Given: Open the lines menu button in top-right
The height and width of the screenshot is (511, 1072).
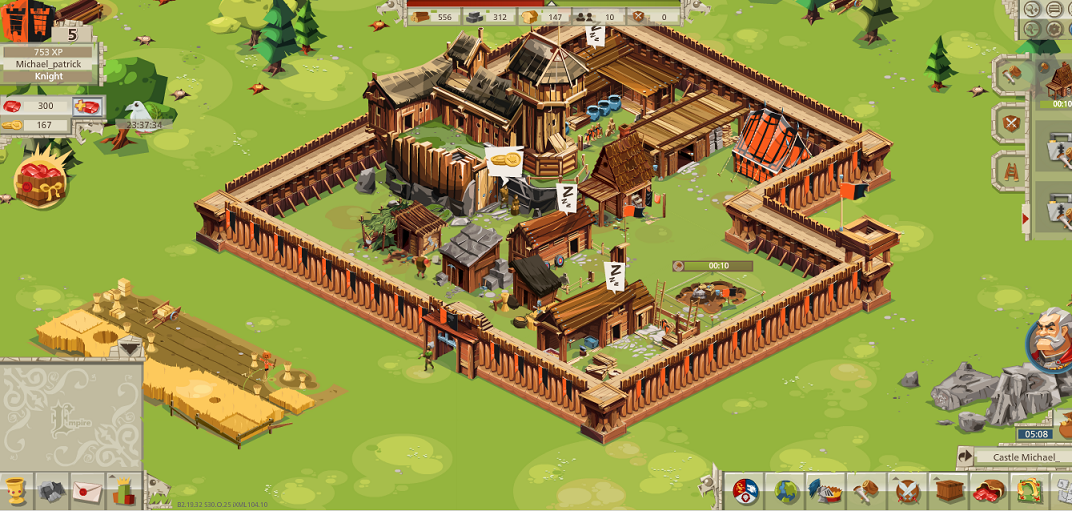Looking at the screenshot, I should click(x=1054, y=9).
